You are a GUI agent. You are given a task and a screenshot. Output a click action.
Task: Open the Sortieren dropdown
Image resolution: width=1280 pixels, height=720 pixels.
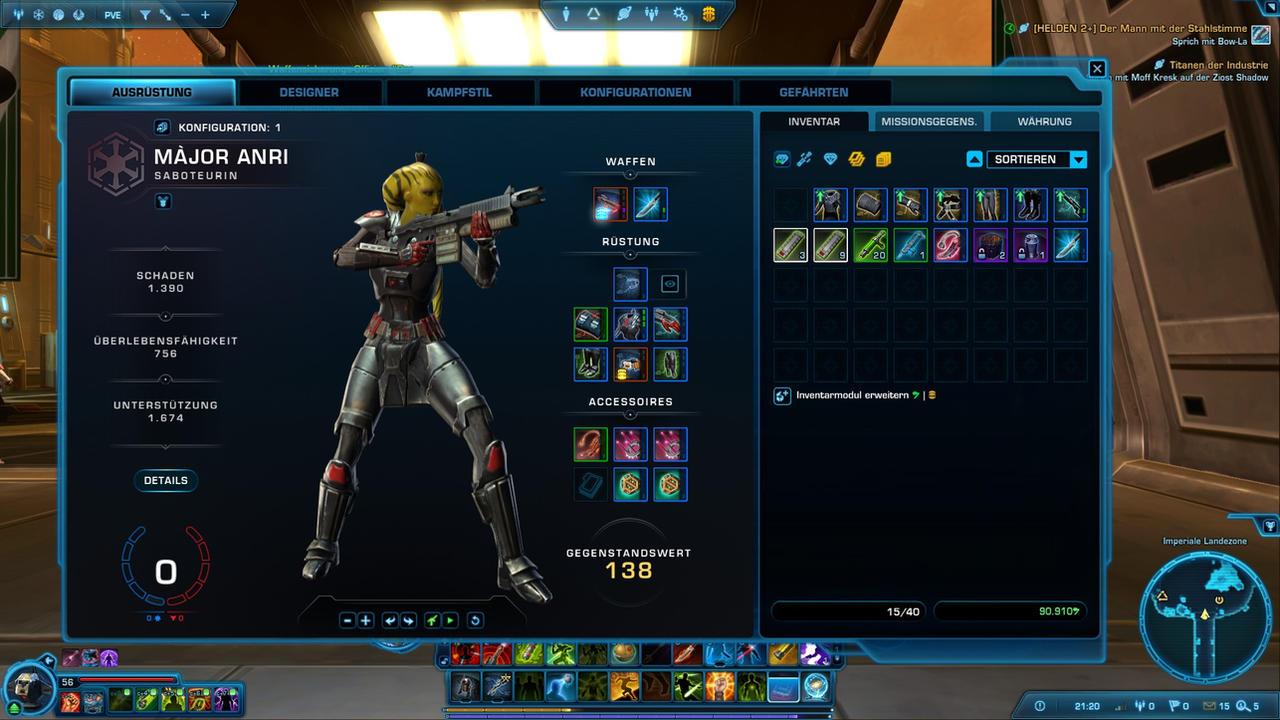point(1078,160)
